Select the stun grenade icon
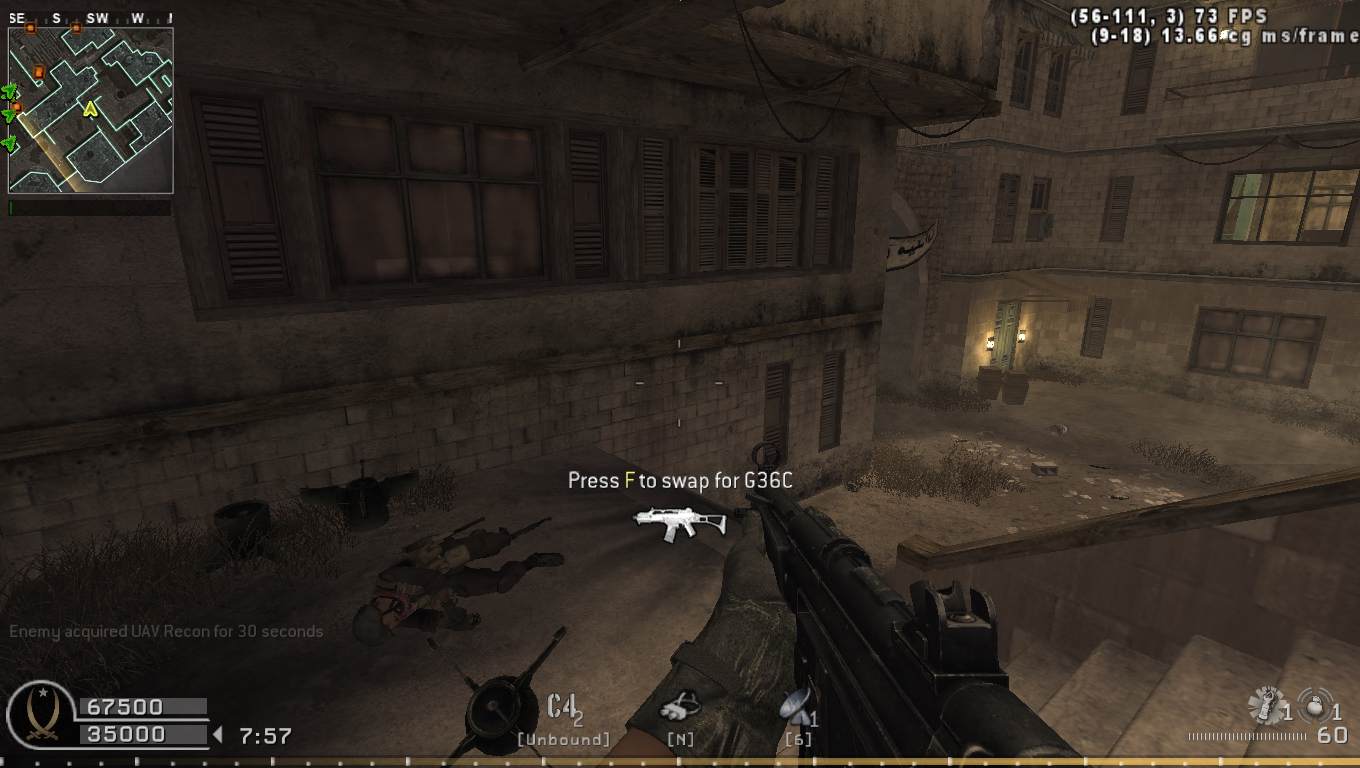The height and width of the screenshot is (768, 1360). [1264, 707]
